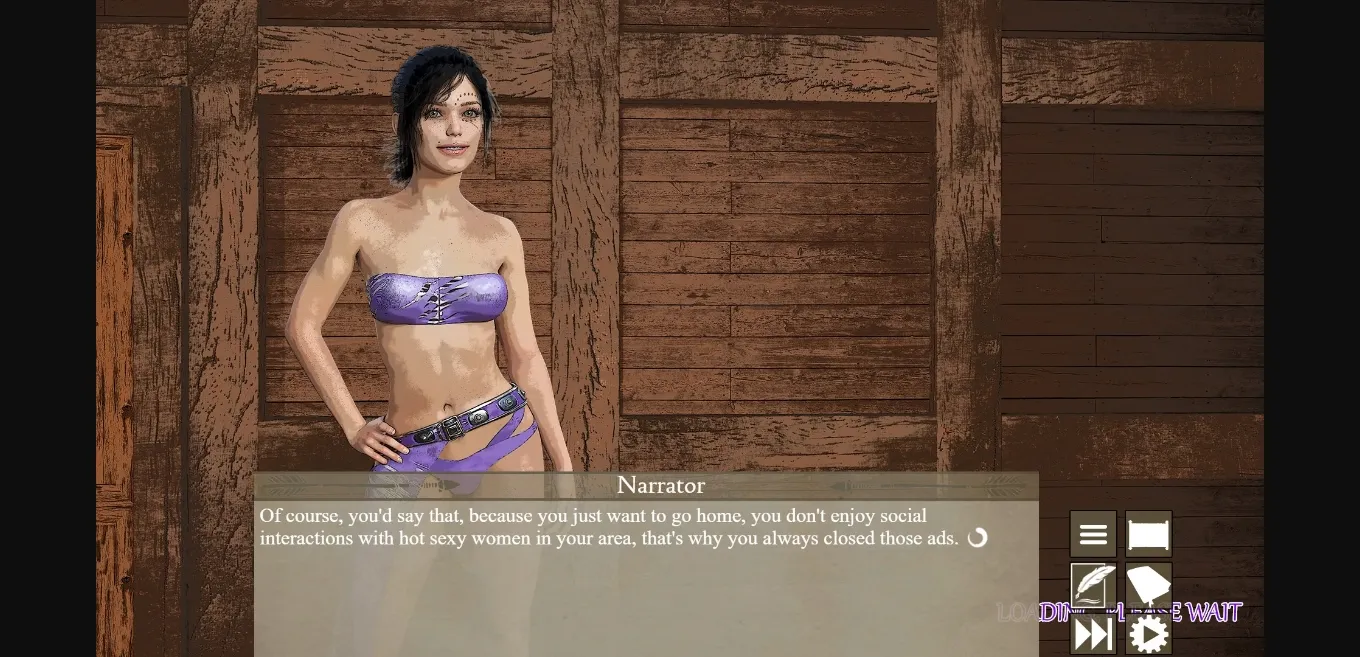Open the quill feather icon button
Viewport: 1360px width, 657px height.
click(x=1093, y=585)
